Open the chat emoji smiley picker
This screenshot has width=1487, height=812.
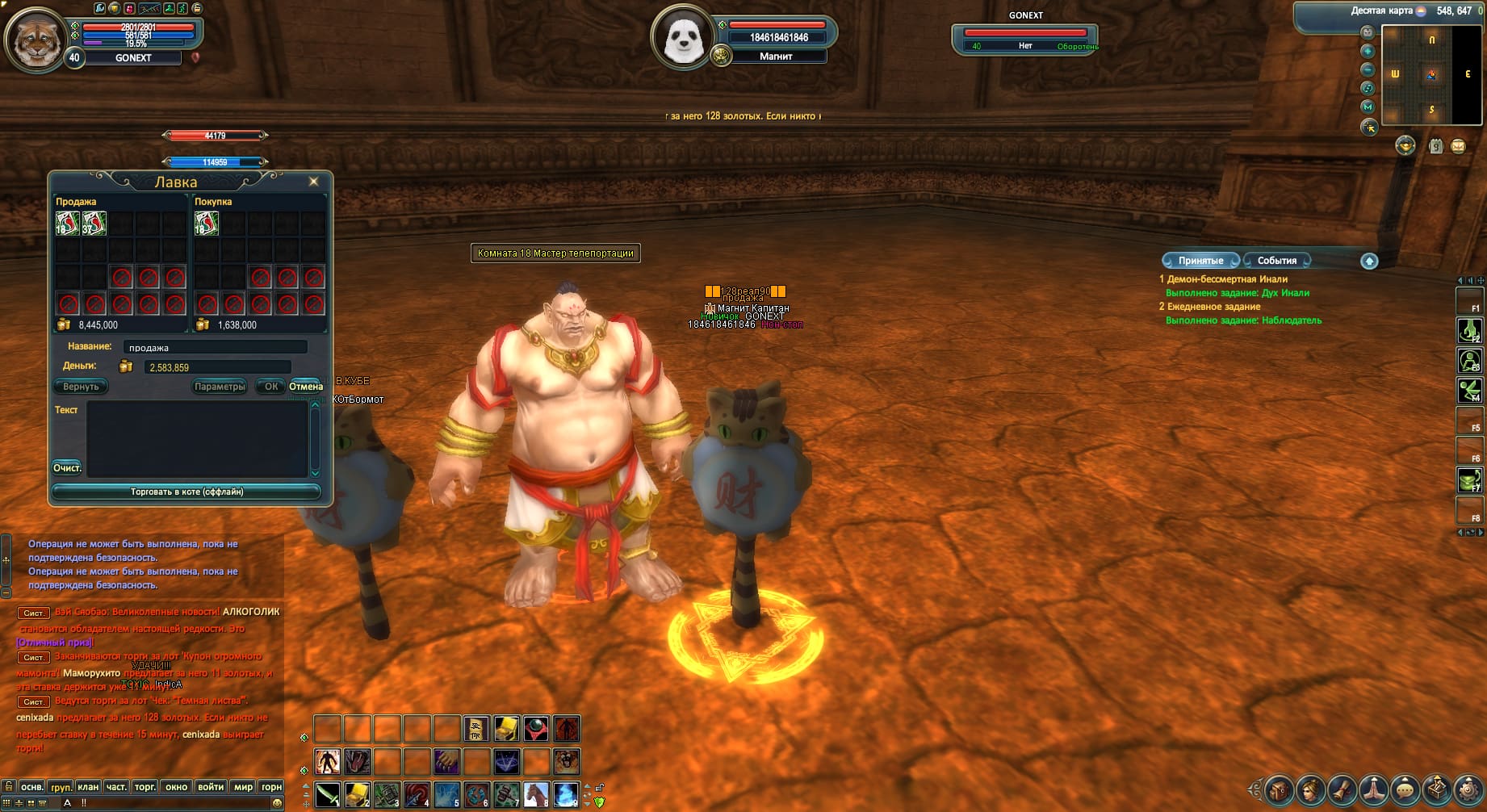point(278,803)
